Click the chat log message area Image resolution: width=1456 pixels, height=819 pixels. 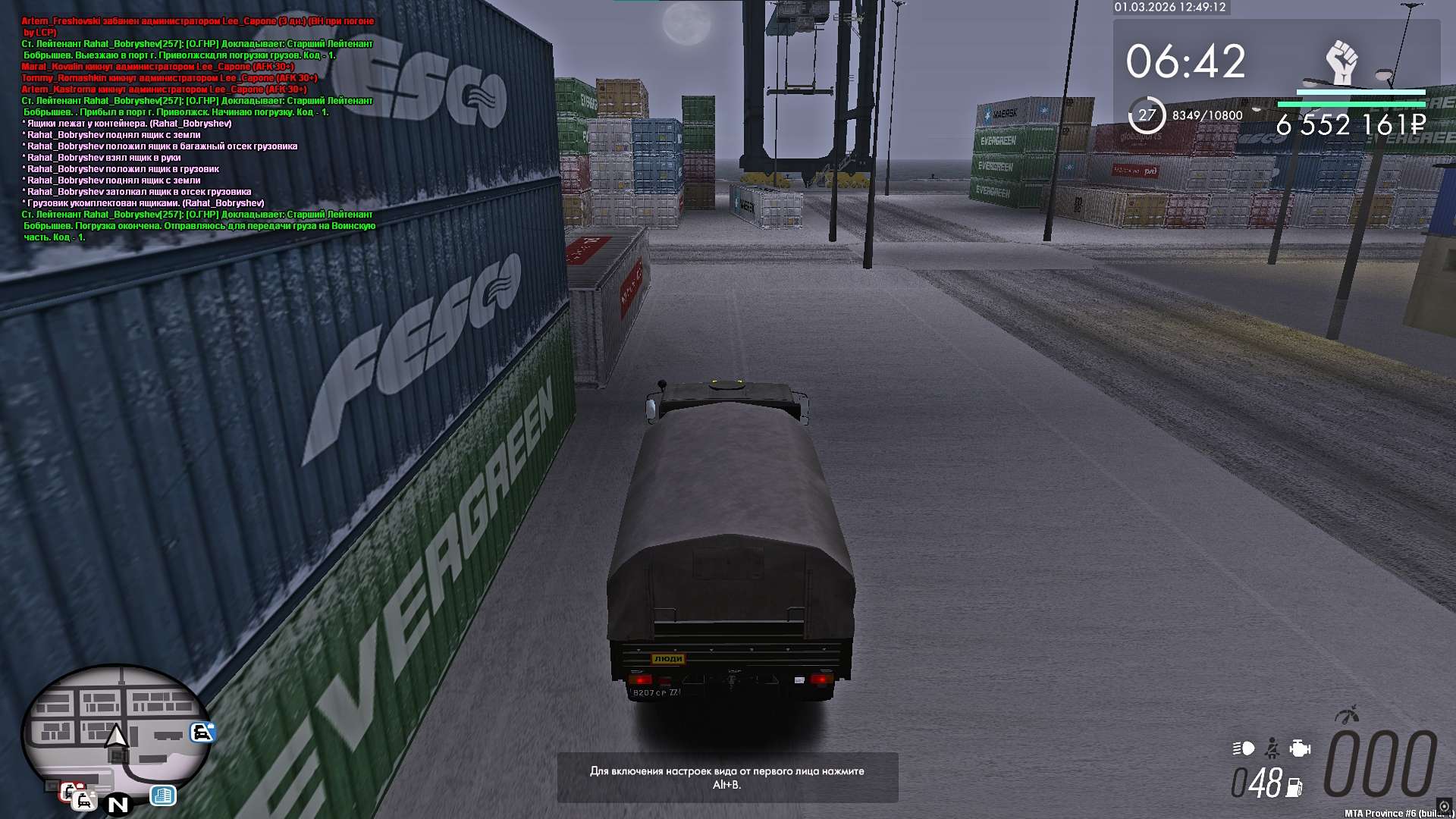coord(199,129)
